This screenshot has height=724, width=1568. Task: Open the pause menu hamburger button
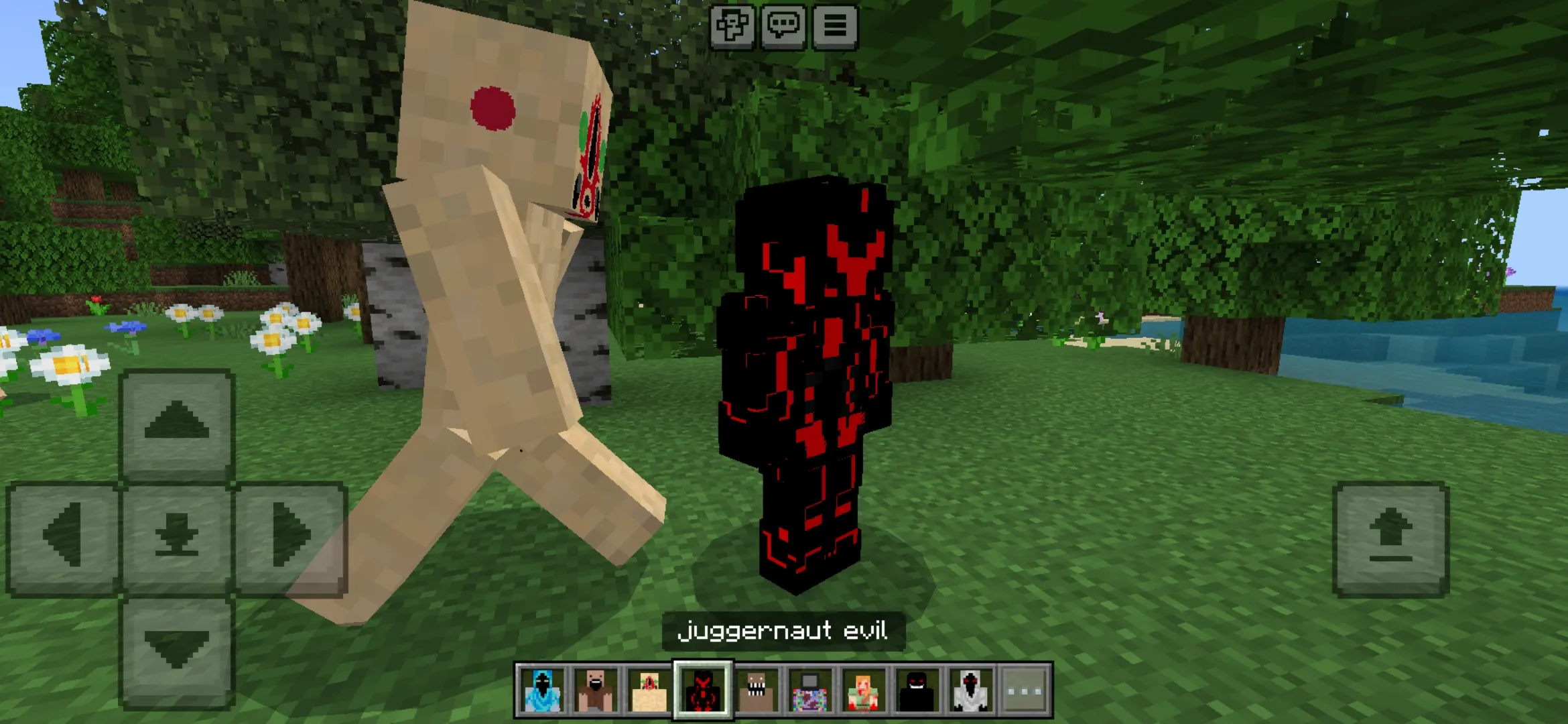[x=835, y=27]
